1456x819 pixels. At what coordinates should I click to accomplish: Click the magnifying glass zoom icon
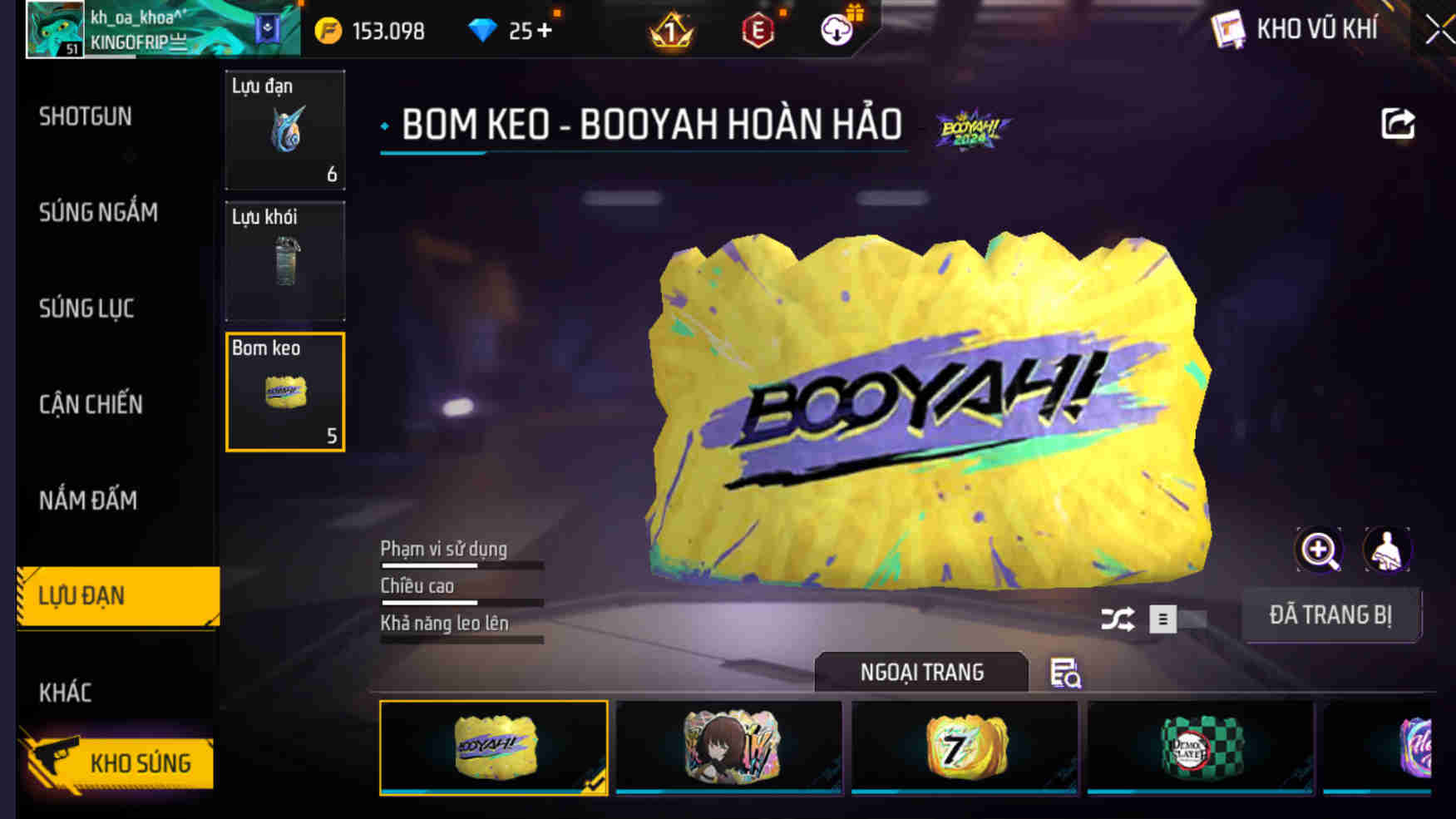[x=1318, y=550]
